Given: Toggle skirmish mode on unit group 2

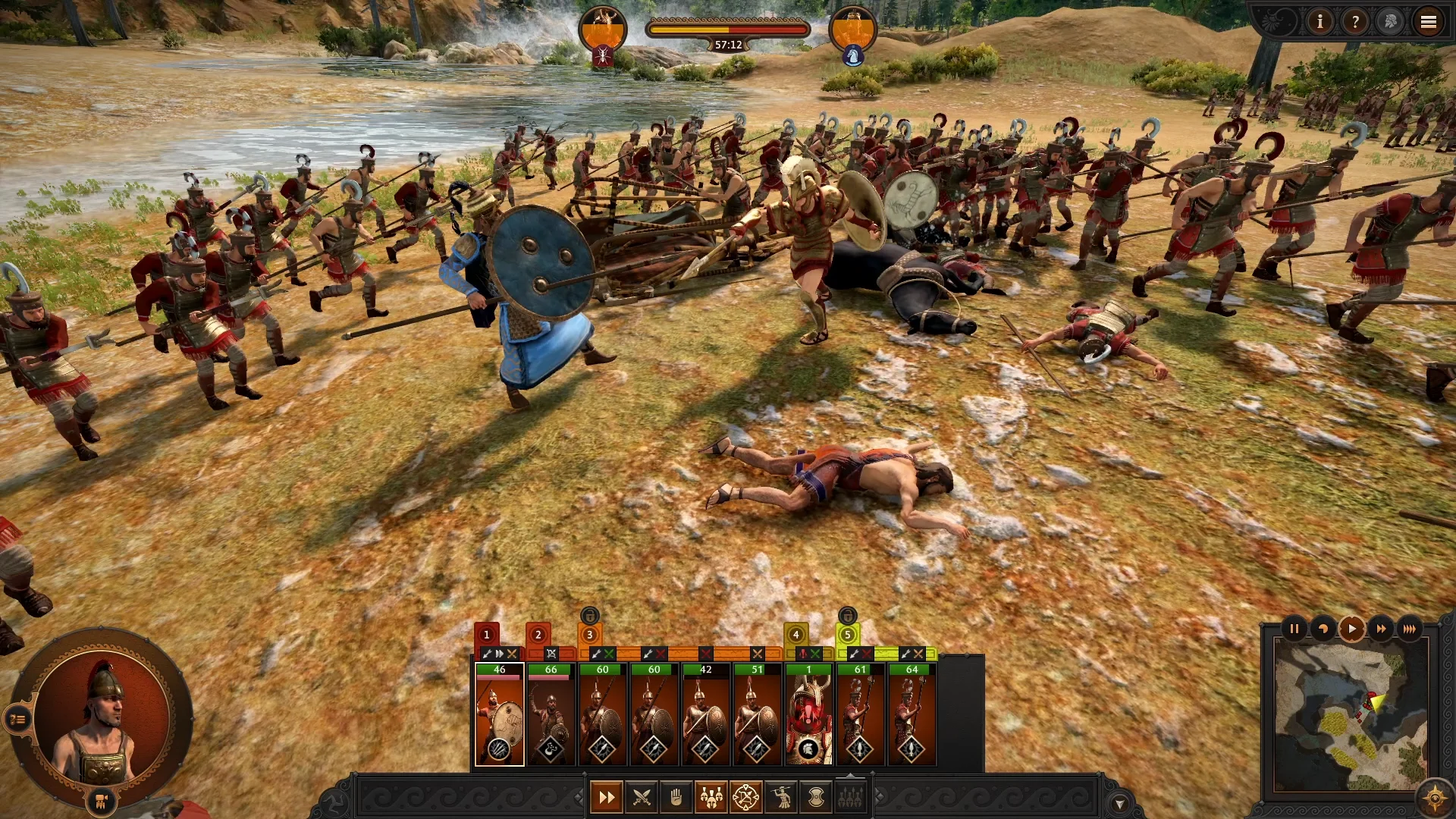Looking at the screenshot, I should tap(550, 653).
